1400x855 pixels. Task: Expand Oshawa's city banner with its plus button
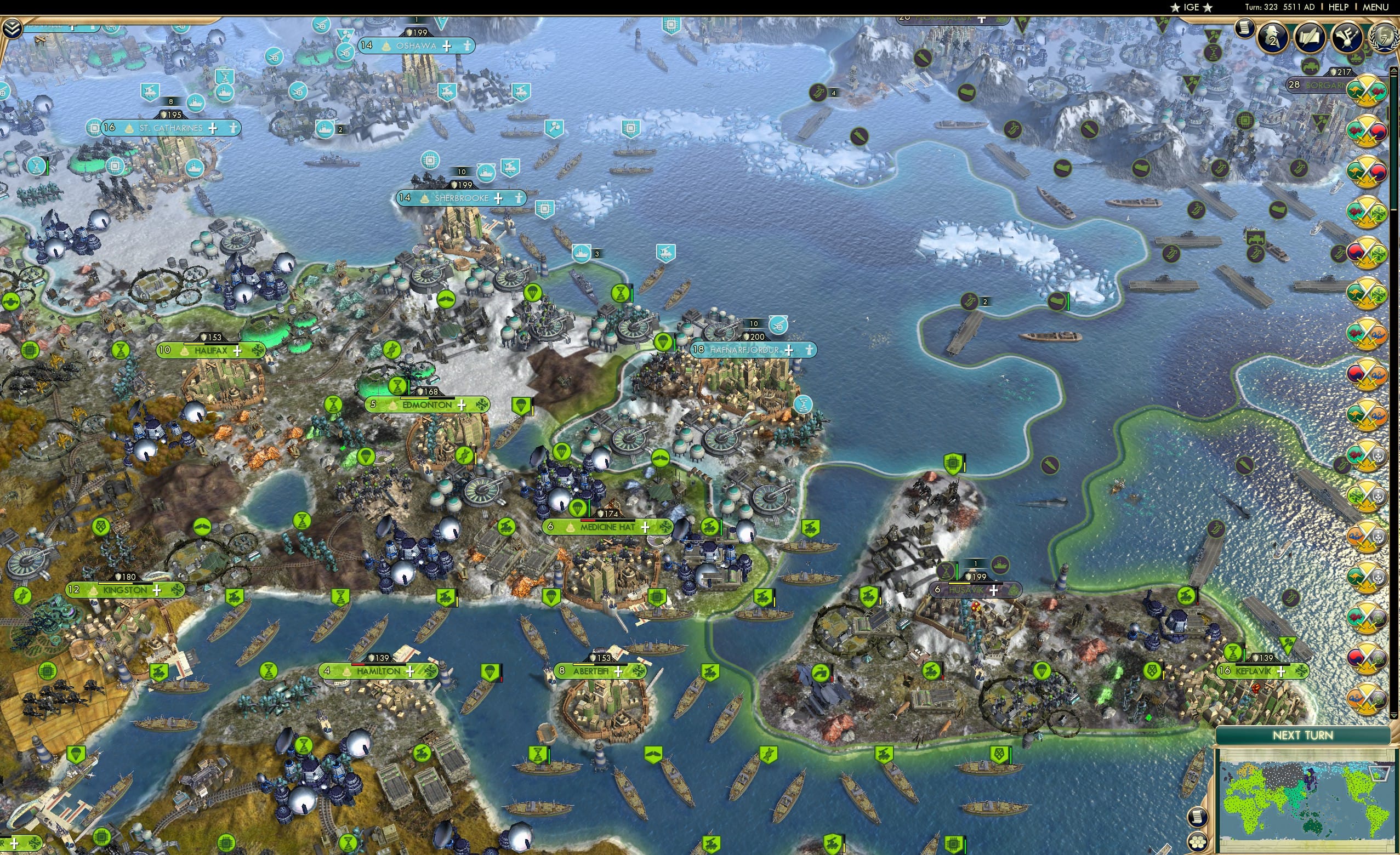pyautogui.click(x=448, y=46)
